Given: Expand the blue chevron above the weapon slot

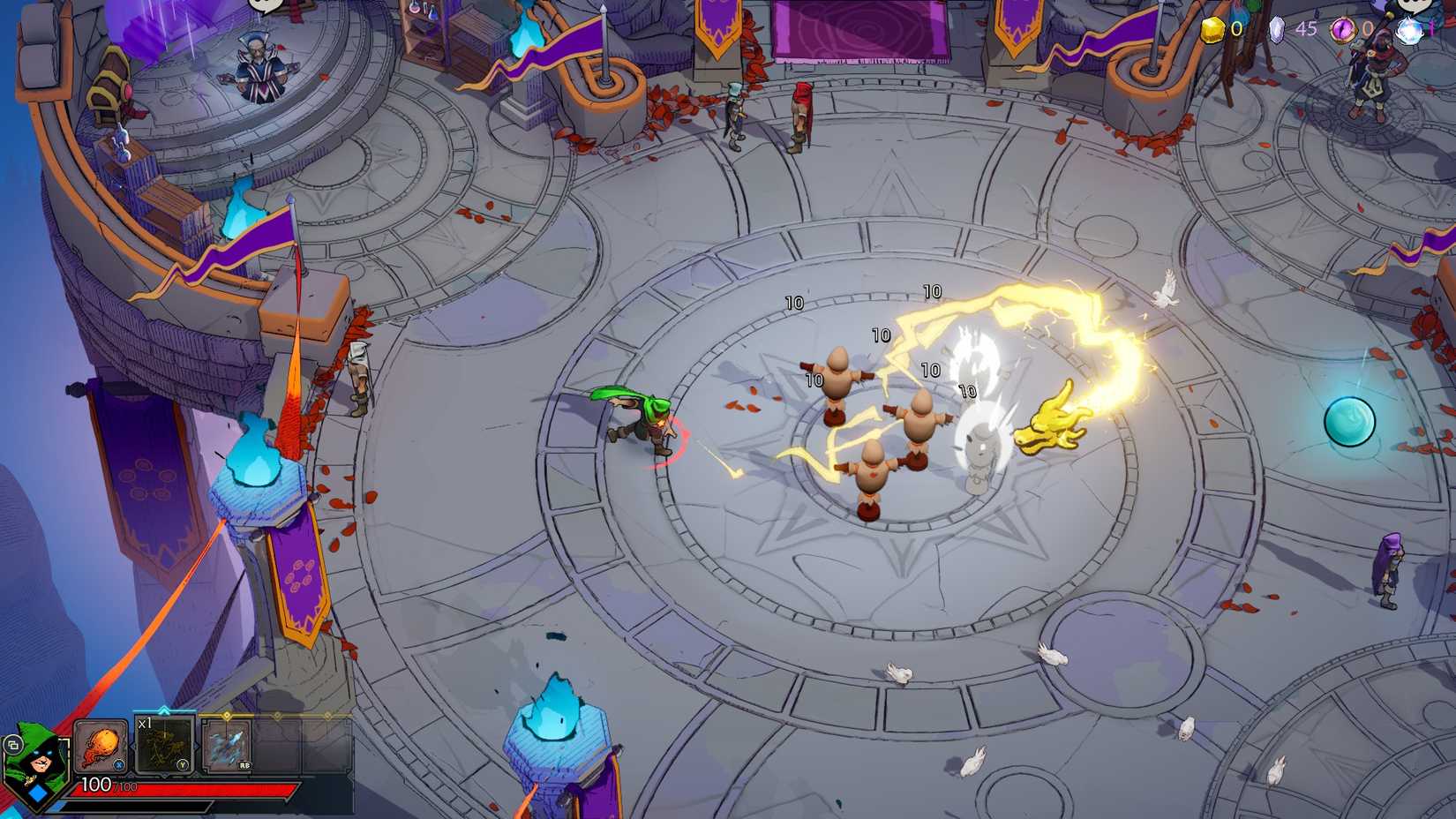Looking at the screenshot, I should click(163, 710).
